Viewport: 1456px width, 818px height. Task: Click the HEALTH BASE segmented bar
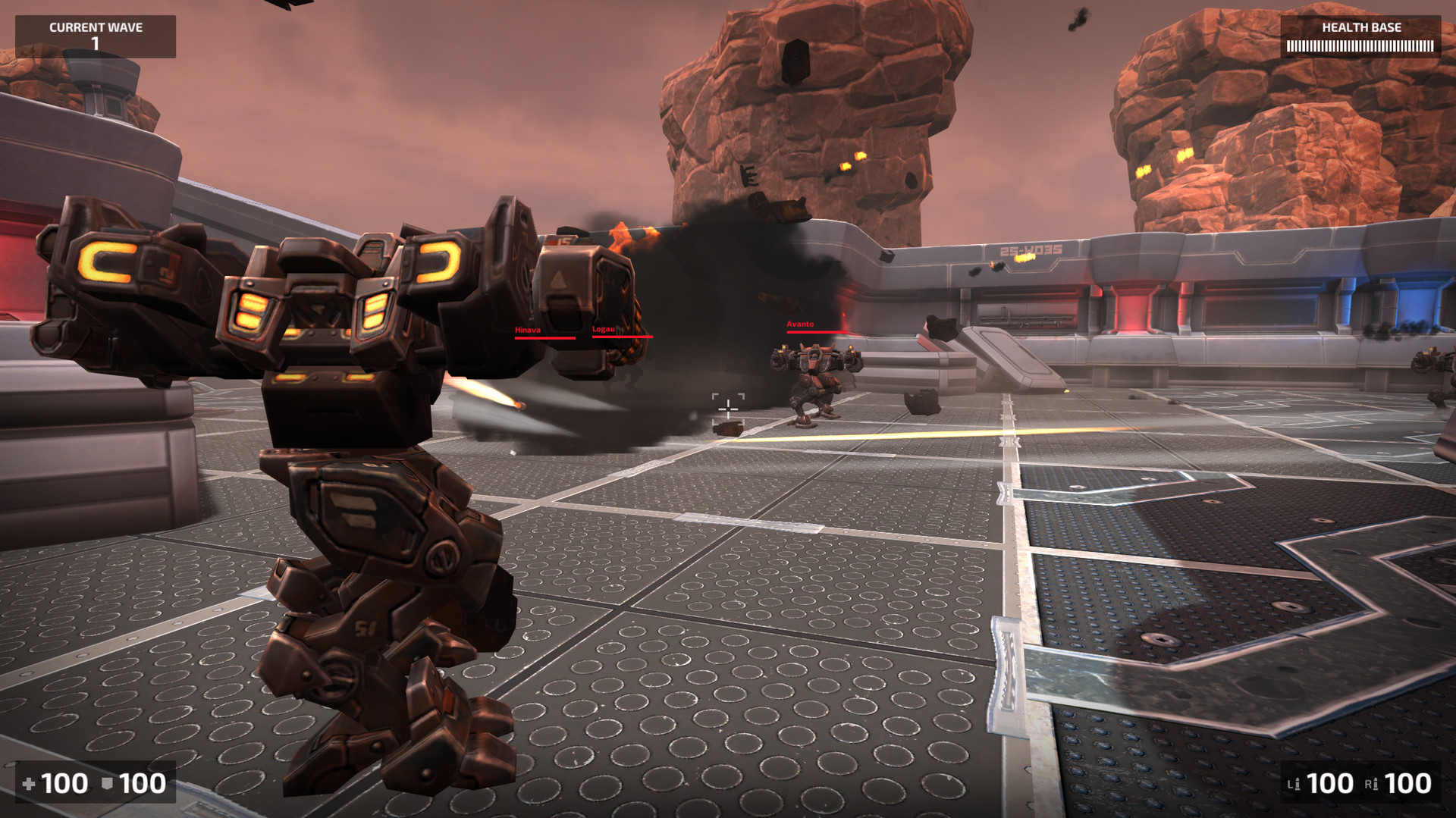click(1360, 45)
